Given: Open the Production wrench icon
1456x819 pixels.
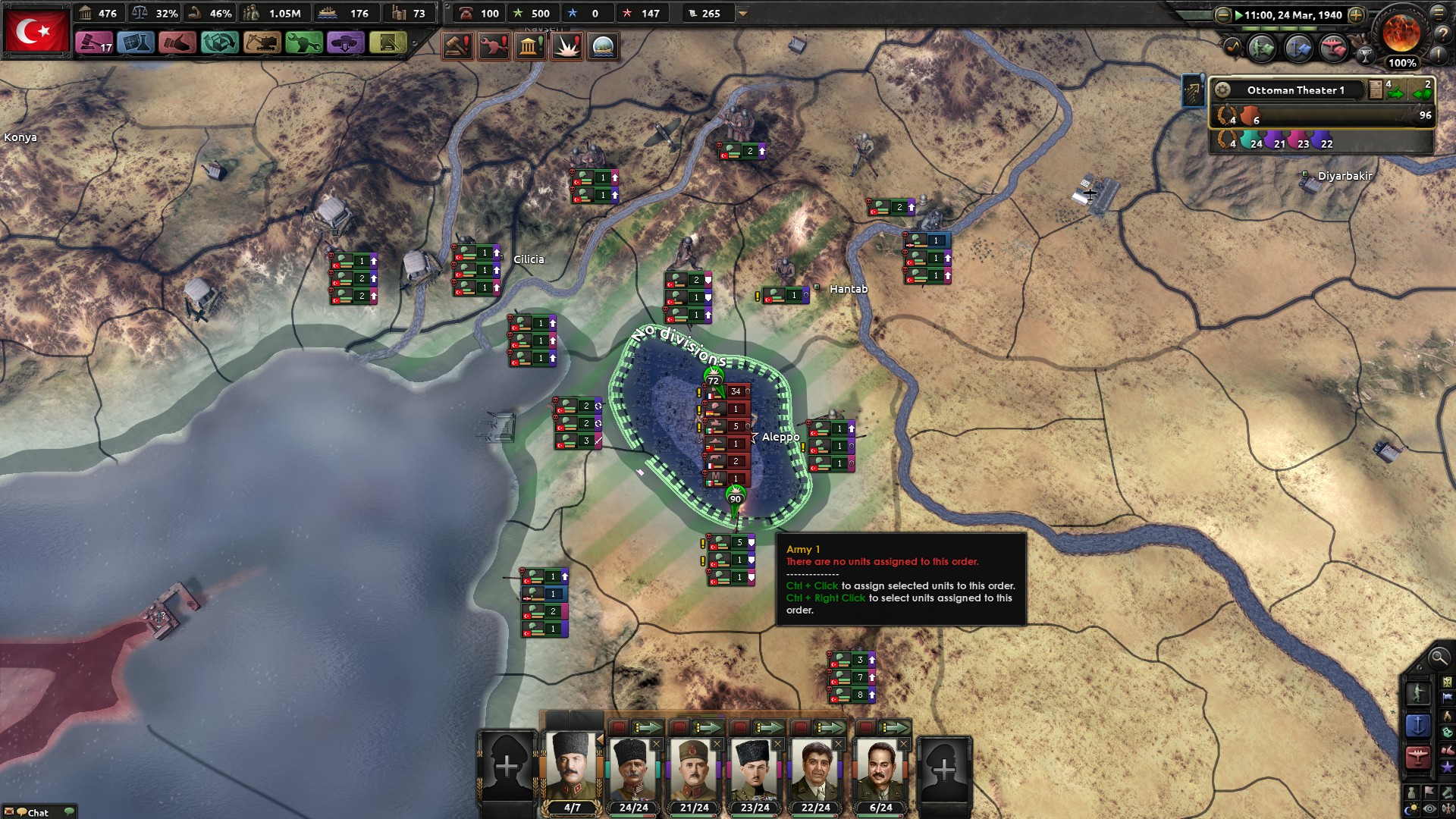Looking at the screenshot, I should 303,43.
